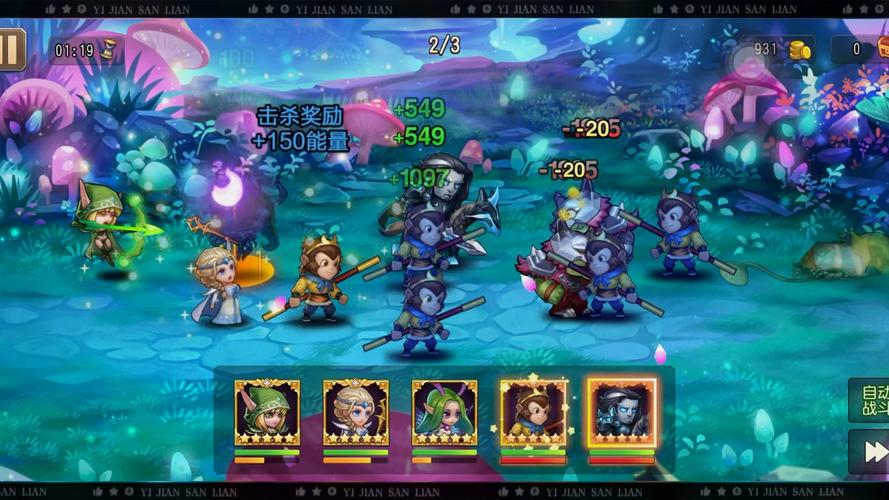The image size is (889, 500).
Task: Activate the dark-haired pale hero portrait
Action: (x=621, y=412)
